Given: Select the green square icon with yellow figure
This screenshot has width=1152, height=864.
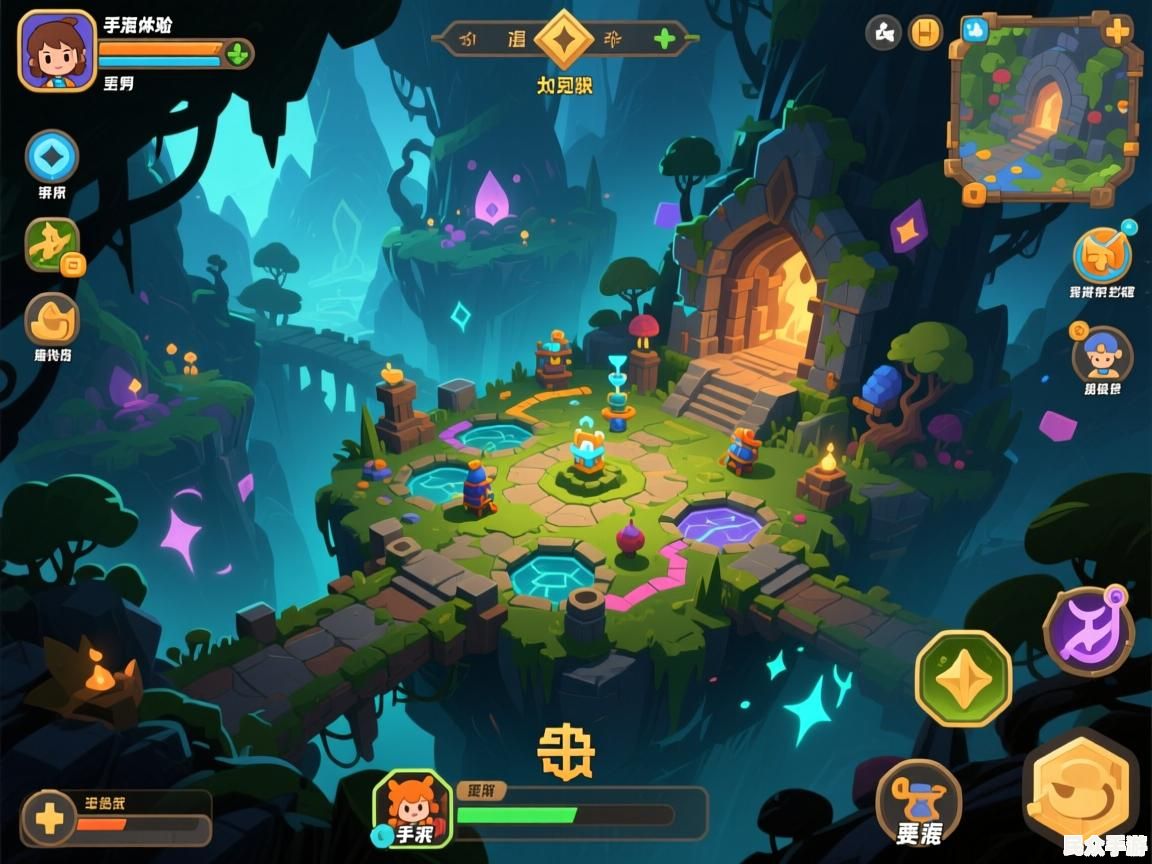Looking at the screenshot, I should point(52,245).
